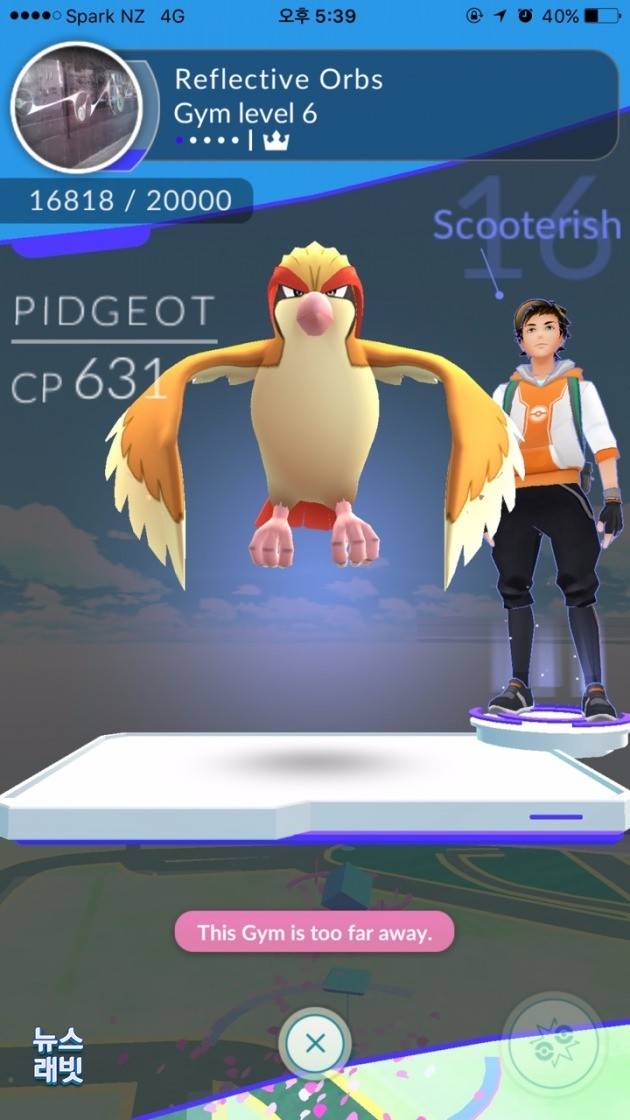This screenshot has height=1120, width=630.
Task: Close the gym view with X button
Action: (315, 1044)
